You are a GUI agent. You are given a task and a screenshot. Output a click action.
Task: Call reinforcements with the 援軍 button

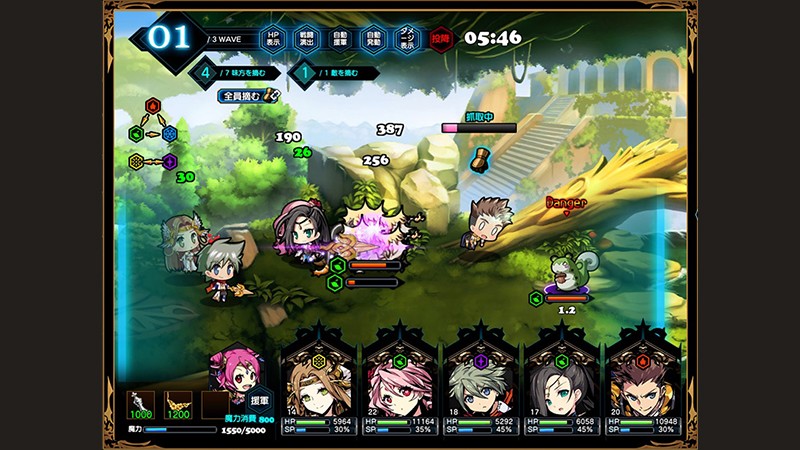click(x=259, y=399)
